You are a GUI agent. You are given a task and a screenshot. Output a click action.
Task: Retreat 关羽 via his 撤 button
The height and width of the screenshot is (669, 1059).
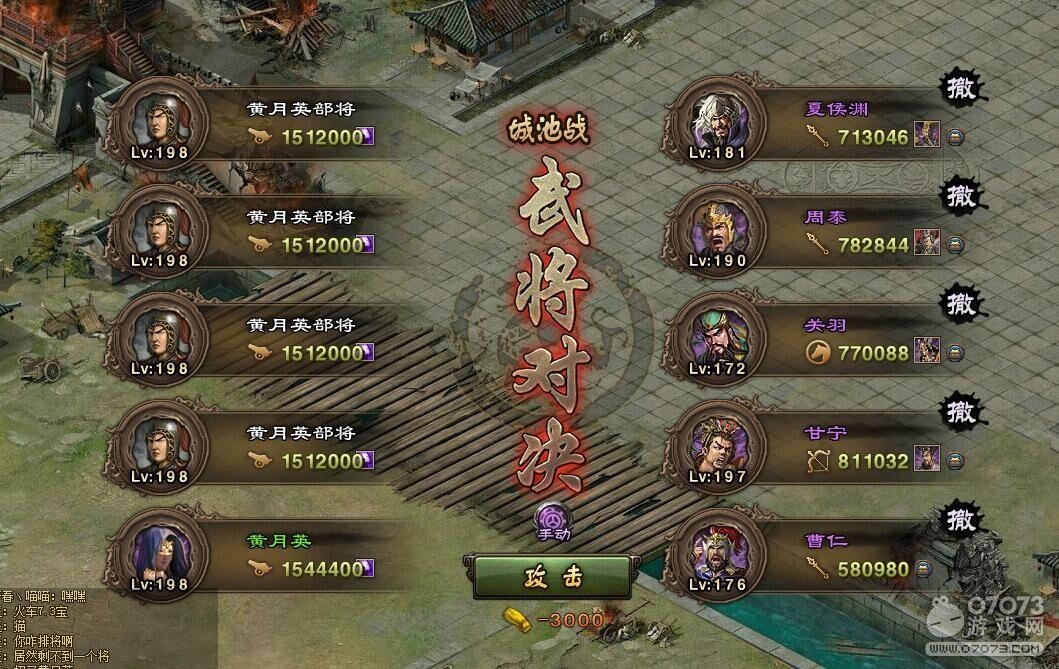coord(960,303)
